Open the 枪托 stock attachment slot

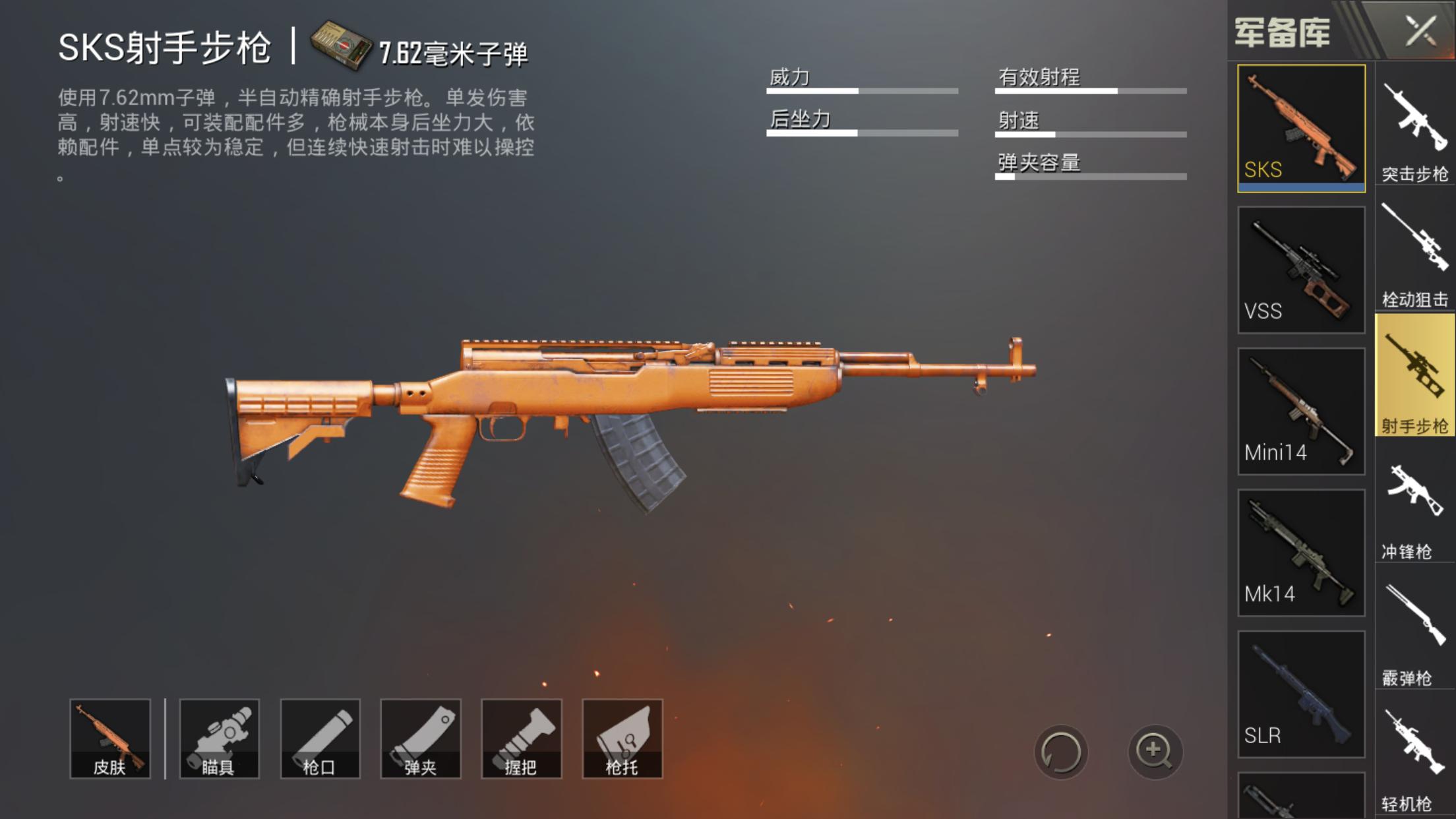tap(624, 738)
